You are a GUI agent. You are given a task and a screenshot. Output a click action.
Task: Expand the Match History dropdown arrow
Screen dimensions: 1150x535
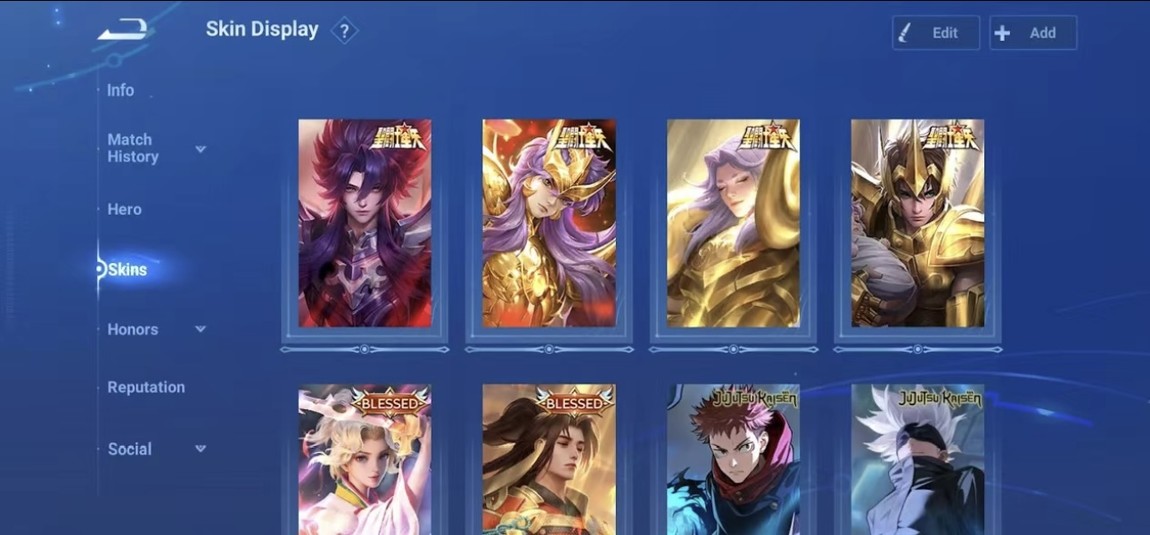pyautogui.click(x=200, y=149)
